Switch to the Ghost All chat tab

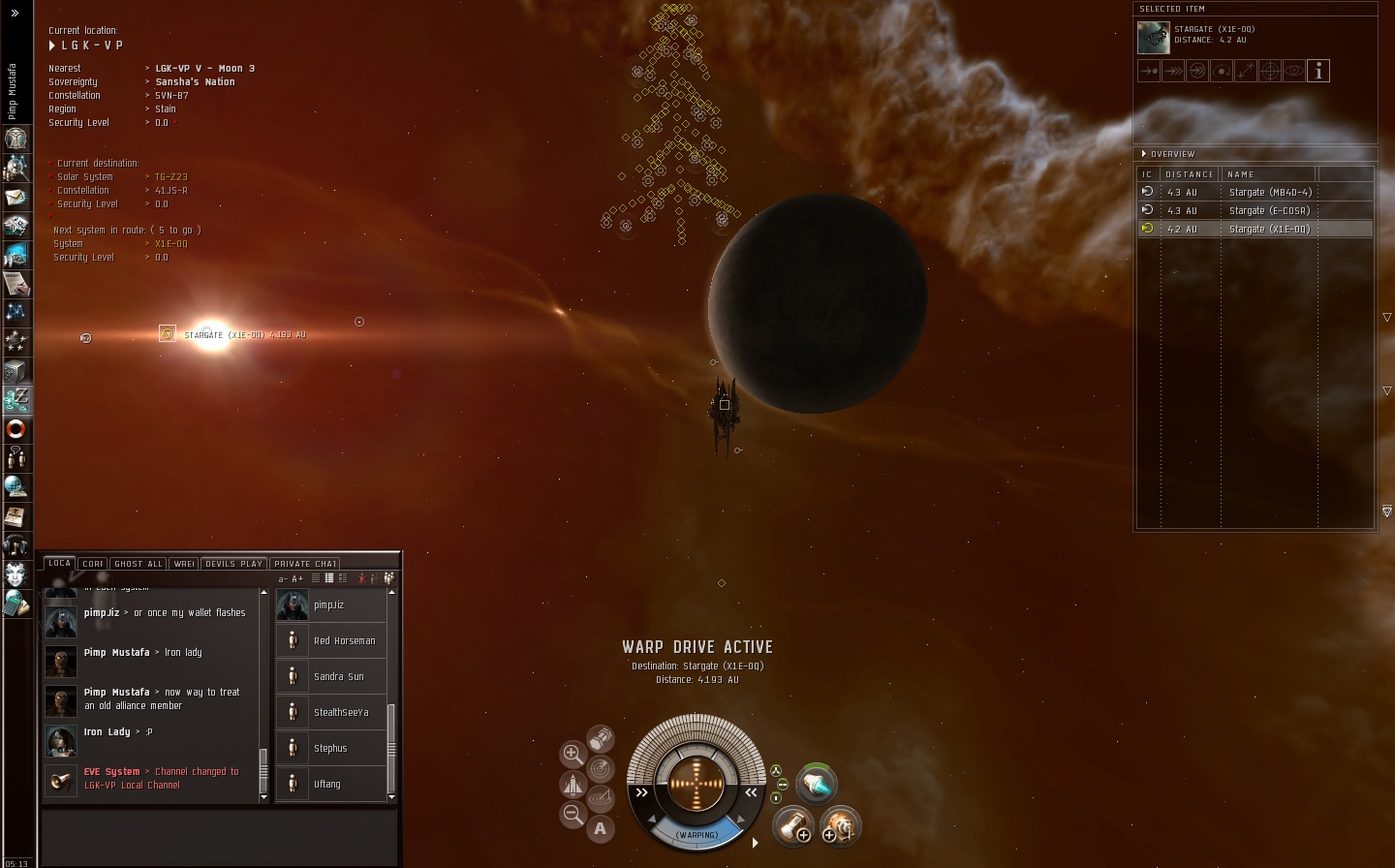point(139,564)
